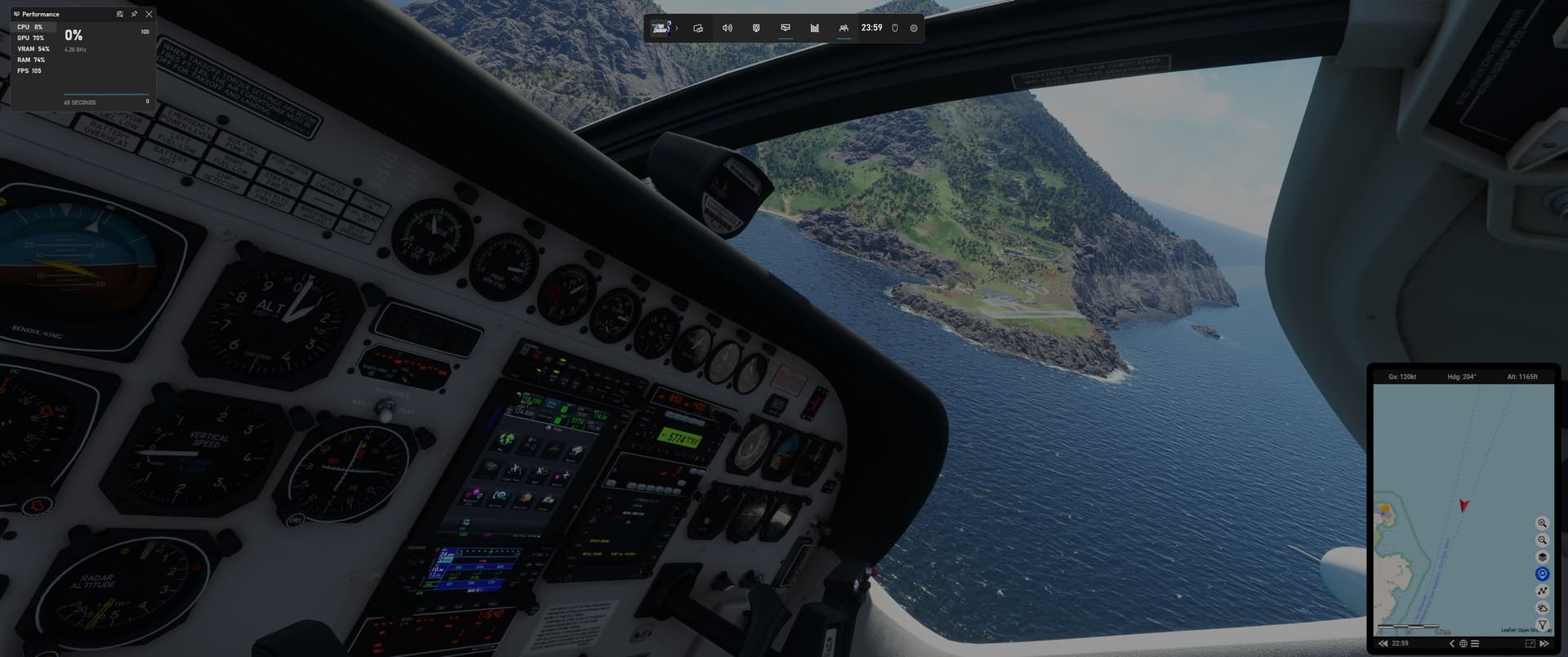Show weather overlay on the map

[1543, 607]
